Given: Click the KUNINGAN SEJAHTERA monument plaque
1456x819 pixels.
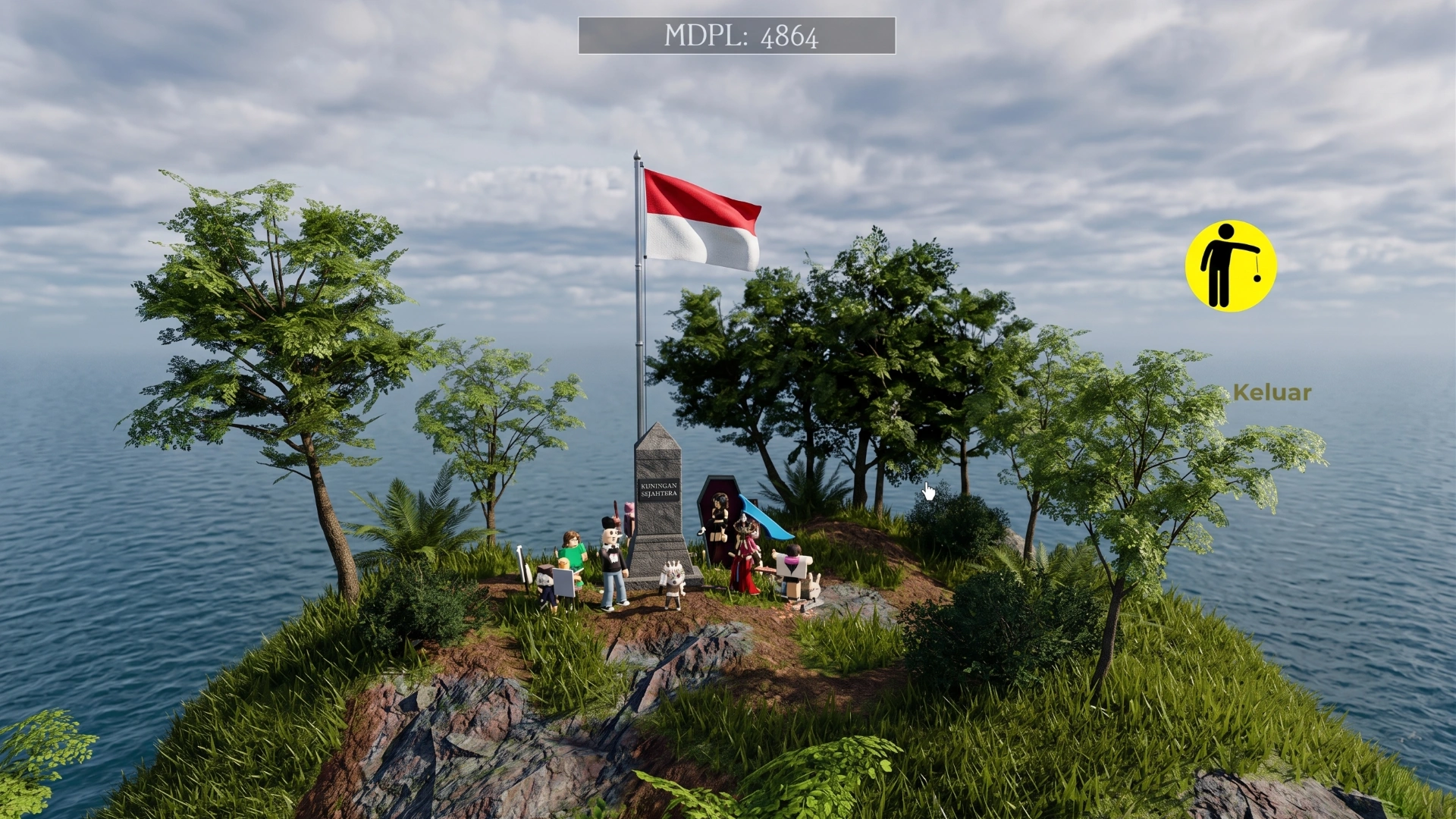Looking at the screenshot, I should (659, 491).
